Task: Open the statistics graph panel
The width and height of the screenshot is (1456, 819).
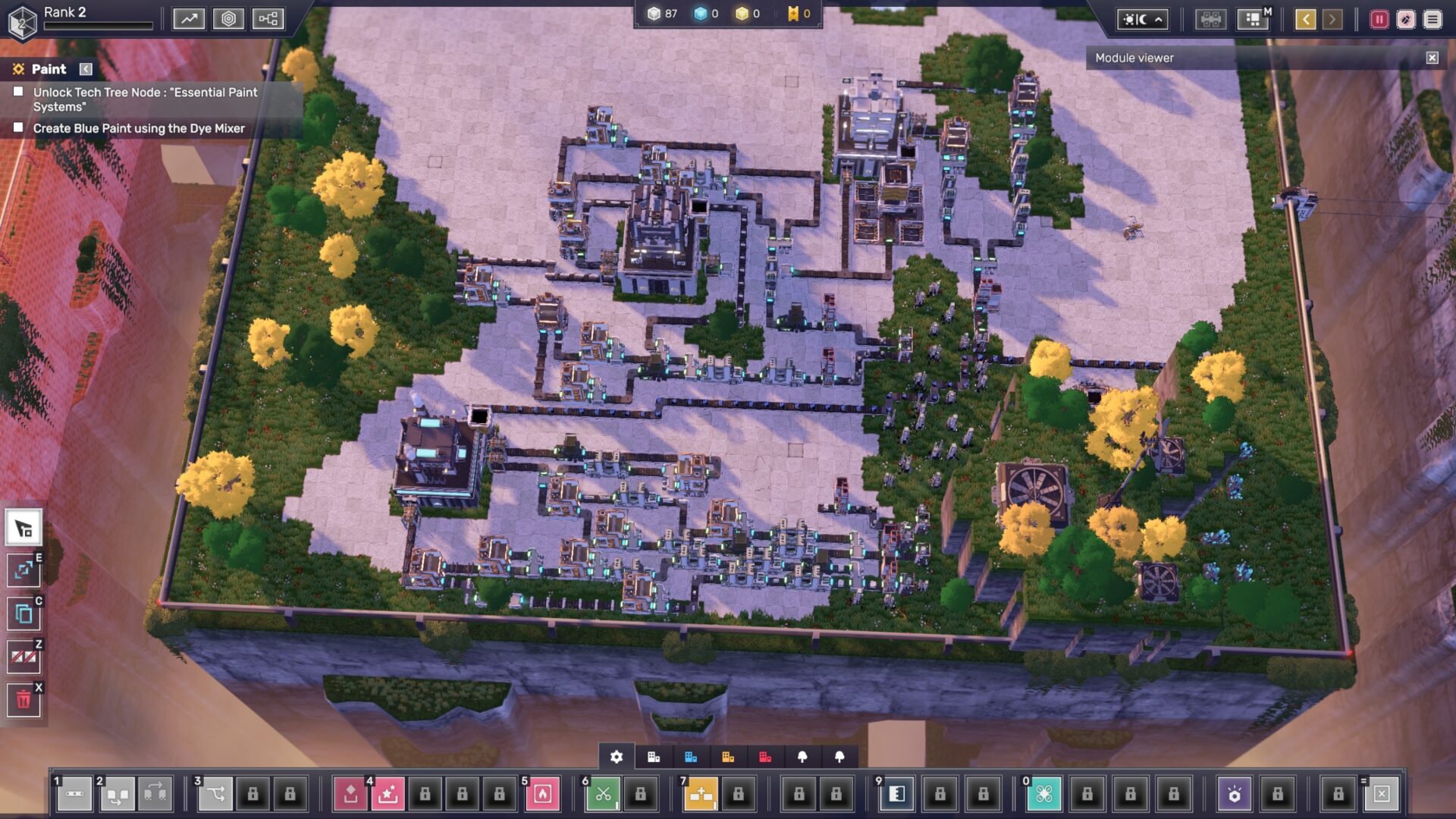Action: click(x=189, y=19)
